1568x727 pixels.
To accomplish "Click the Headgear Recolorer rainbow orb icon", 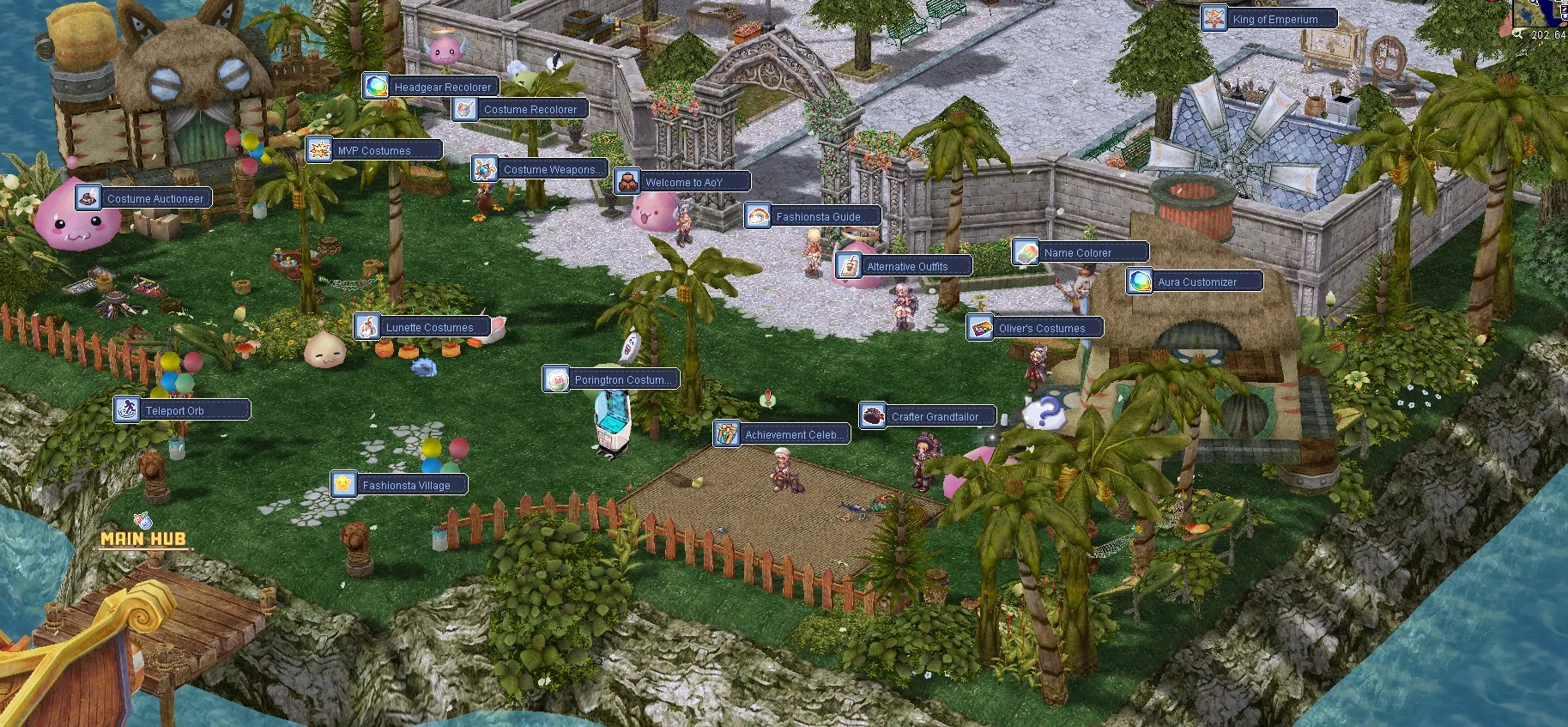I will [x=377, y=86].
